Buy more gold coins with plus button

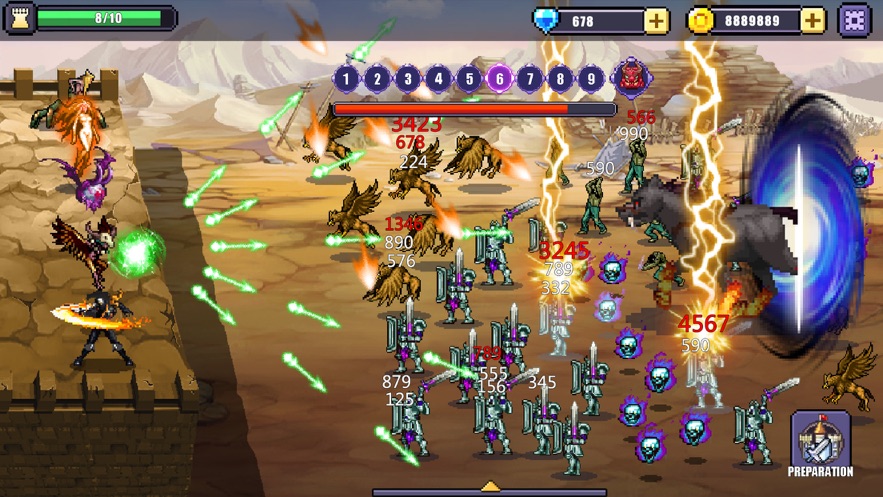813,20
